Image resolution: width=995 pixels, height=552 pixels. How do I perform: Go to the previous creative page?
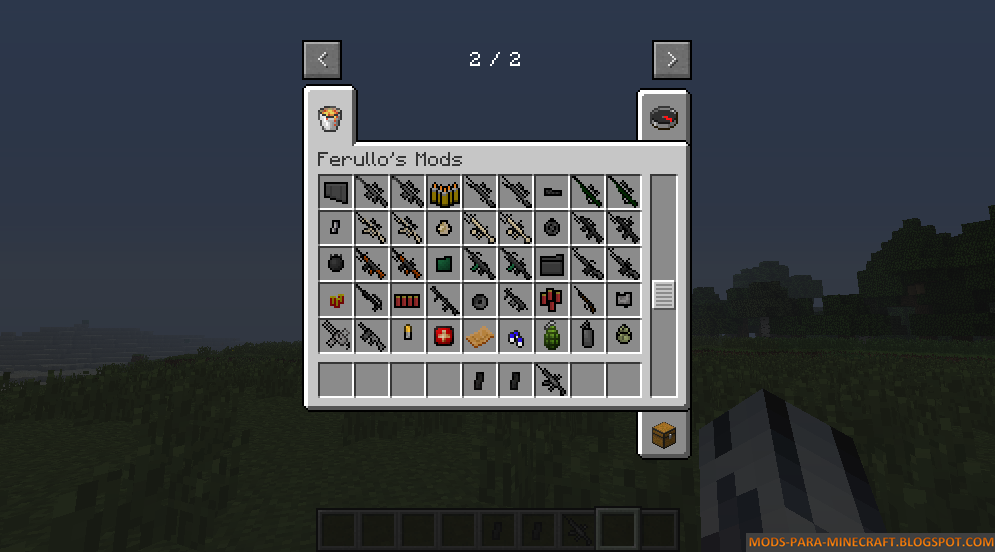pyautogui.click(x=322, y=60)
